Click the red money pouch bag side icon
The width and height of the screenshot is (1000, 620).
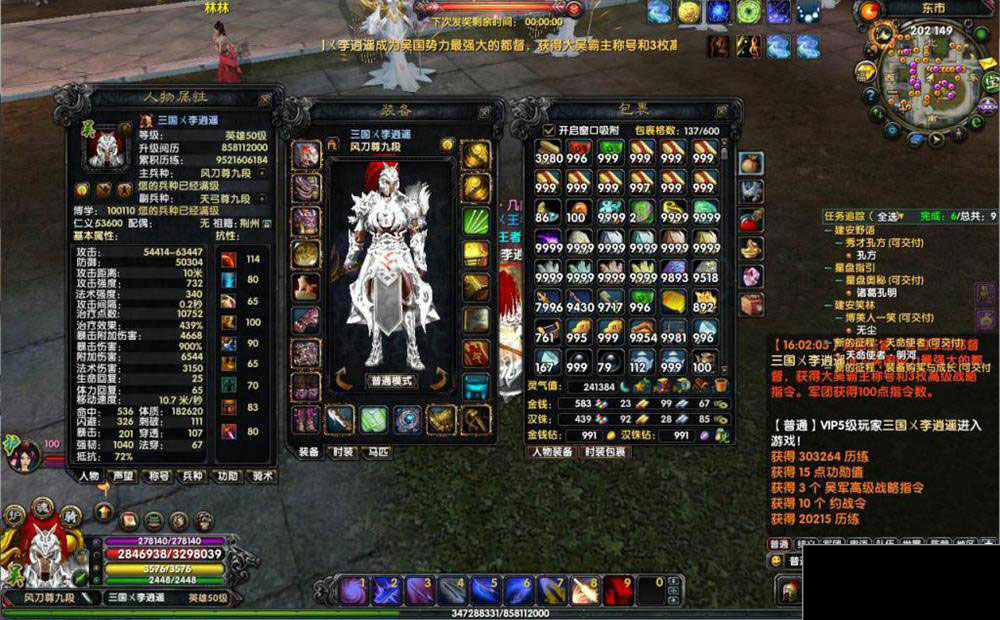coord(752,162)
